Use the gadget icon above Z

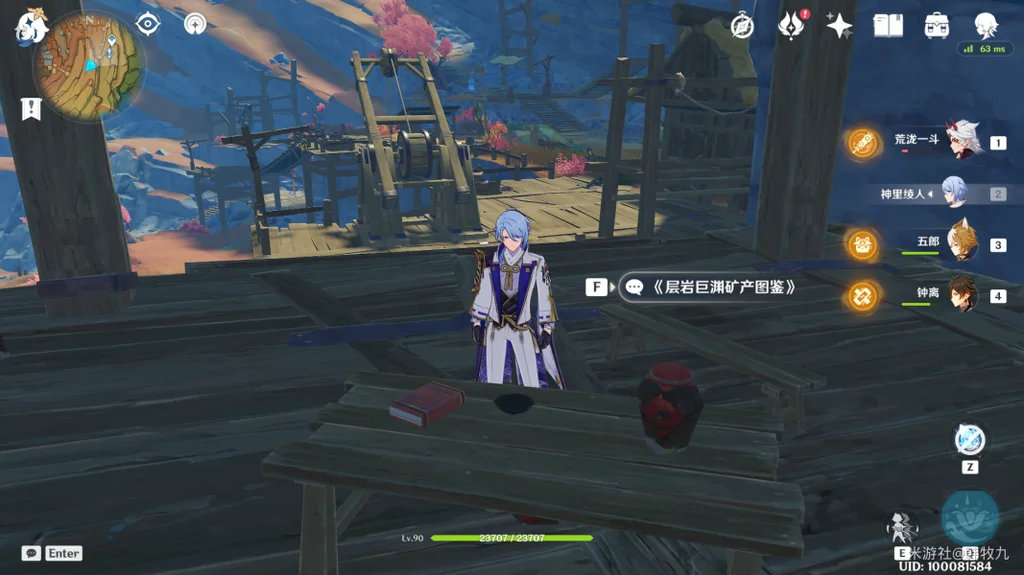click(x=969, y=440)
